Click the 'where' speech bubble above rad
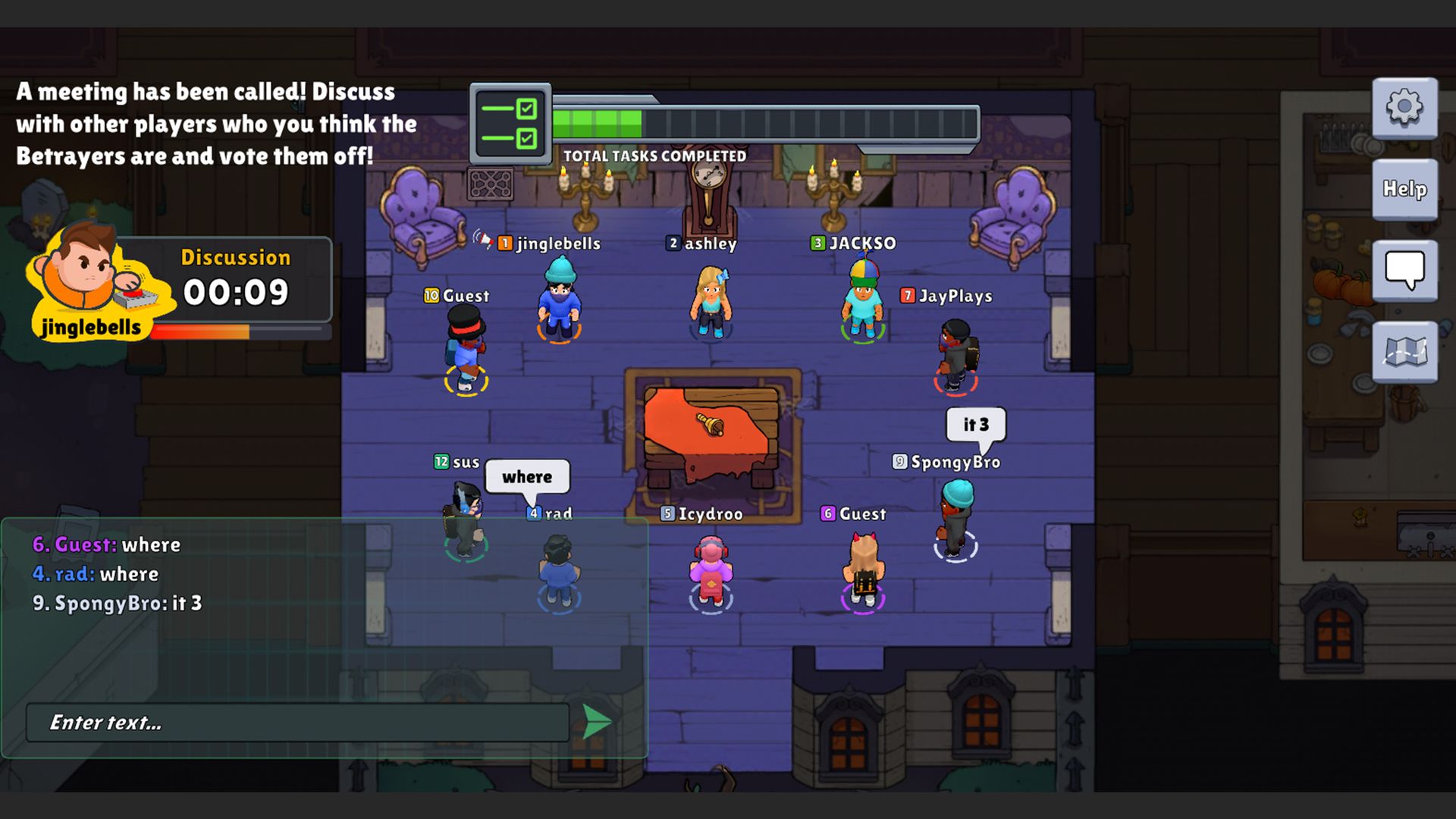This screenshot has height=819, width=1456. [529, 476]
